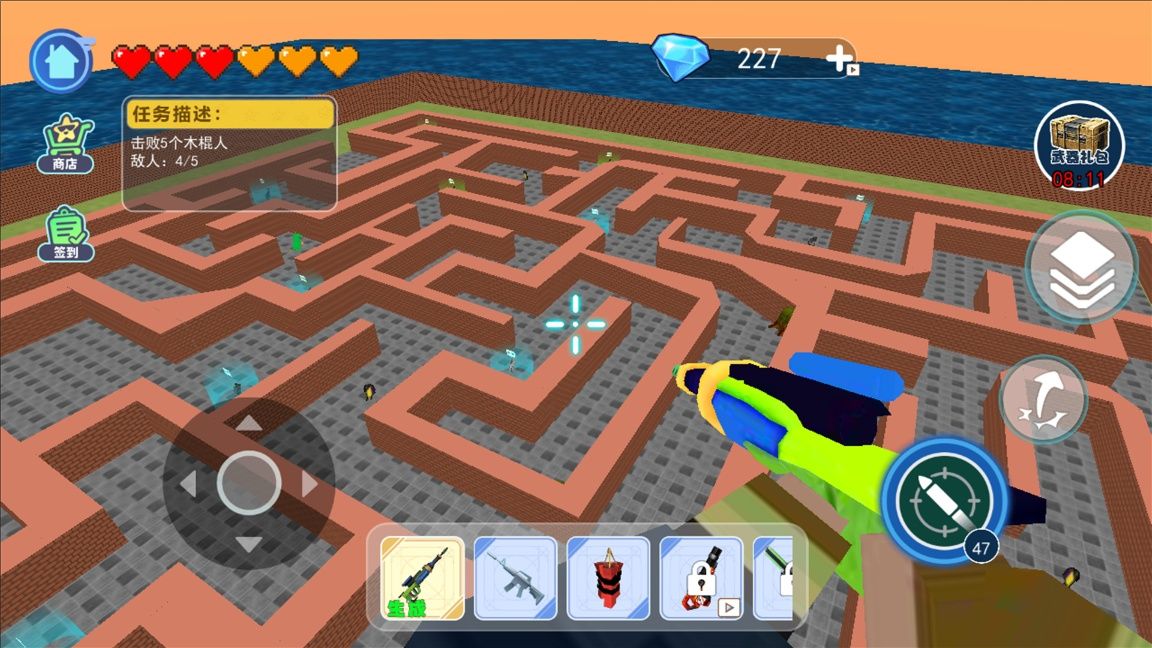Open the 签到 daily check-in

pos(66,233)
